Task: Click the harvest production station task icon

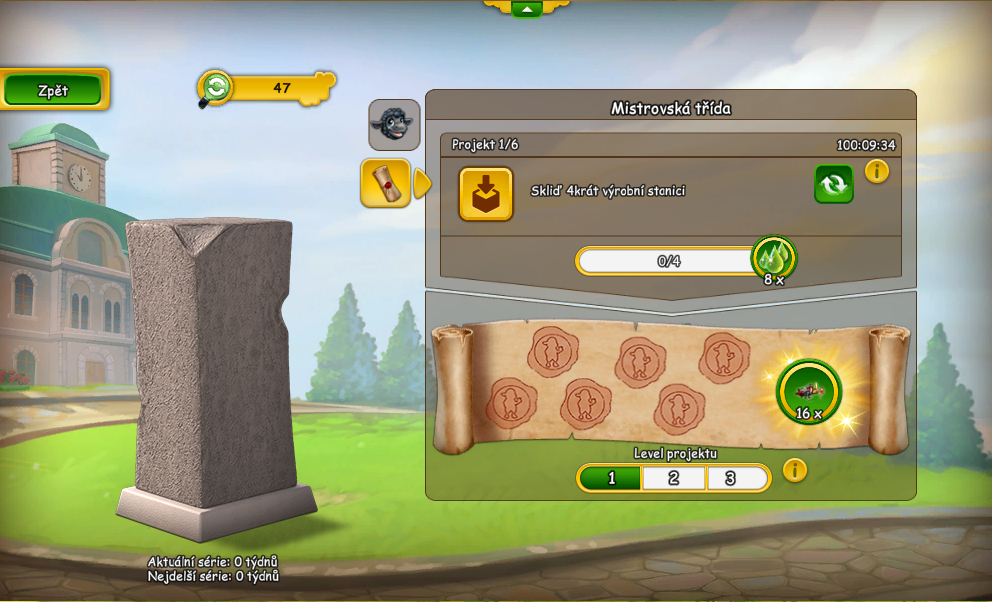Action: click(486, 193)
